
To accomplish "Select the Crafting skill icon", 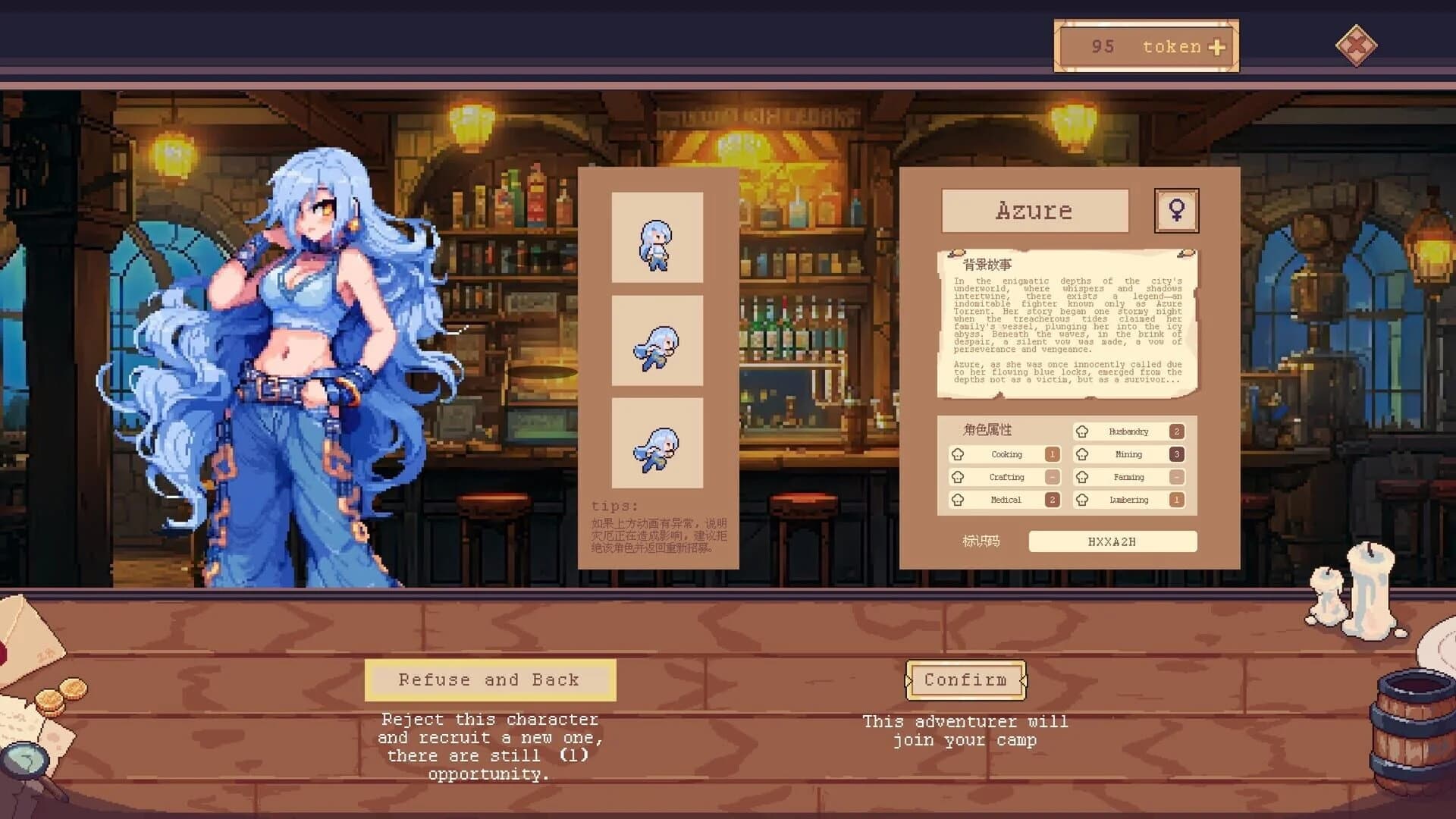I will coord(959,477).
